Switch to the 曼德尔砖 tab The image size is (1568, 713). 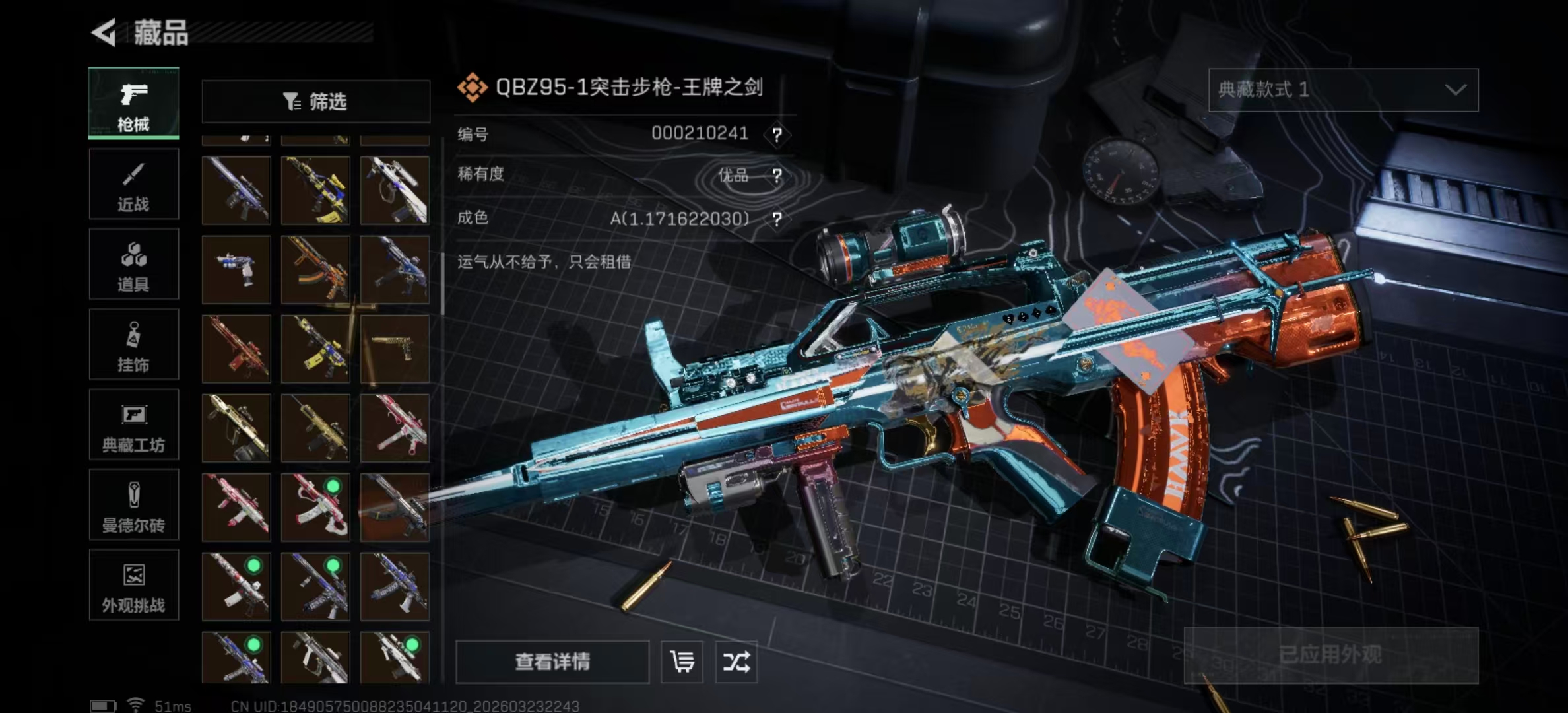click(133, 505)
